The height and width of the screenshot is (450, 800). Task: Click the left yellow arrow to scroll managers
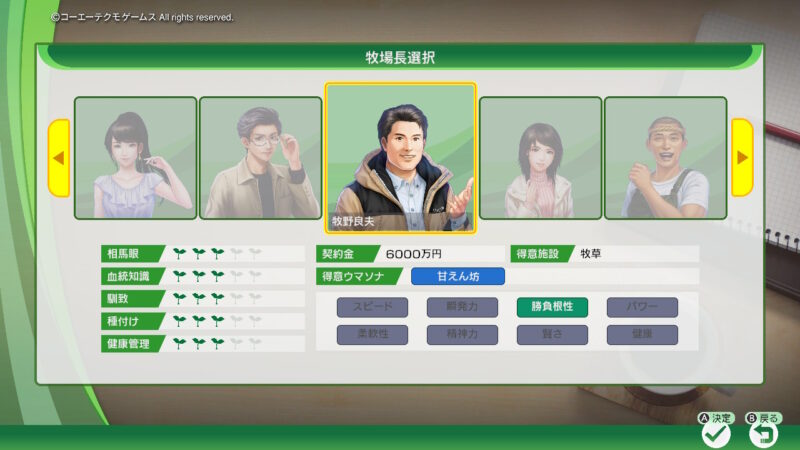click(58, 157)
